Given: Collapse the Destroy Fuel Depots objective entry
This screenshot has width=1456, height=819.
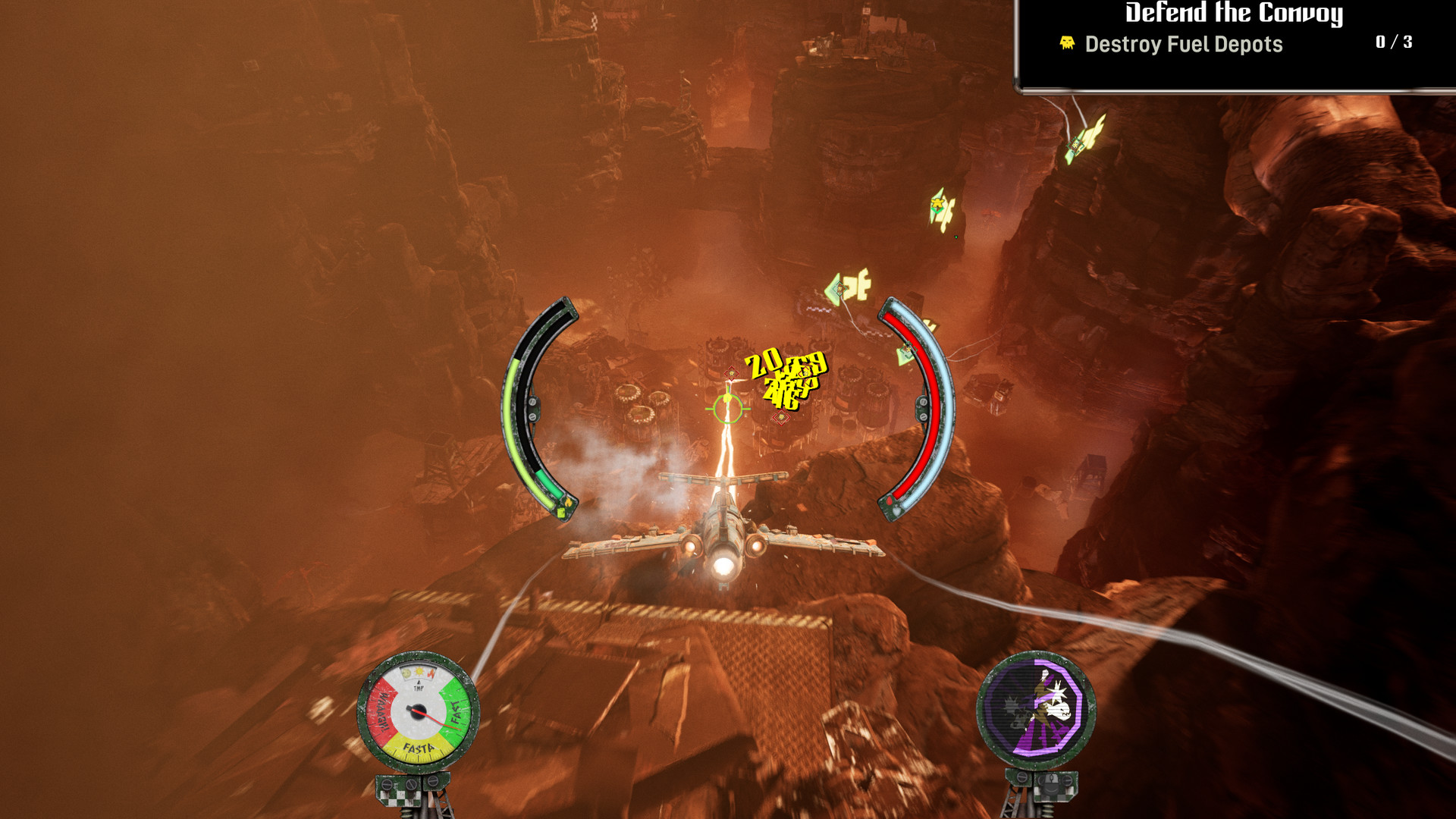Looking at the screenshot, I should [x=1184, y=45].
